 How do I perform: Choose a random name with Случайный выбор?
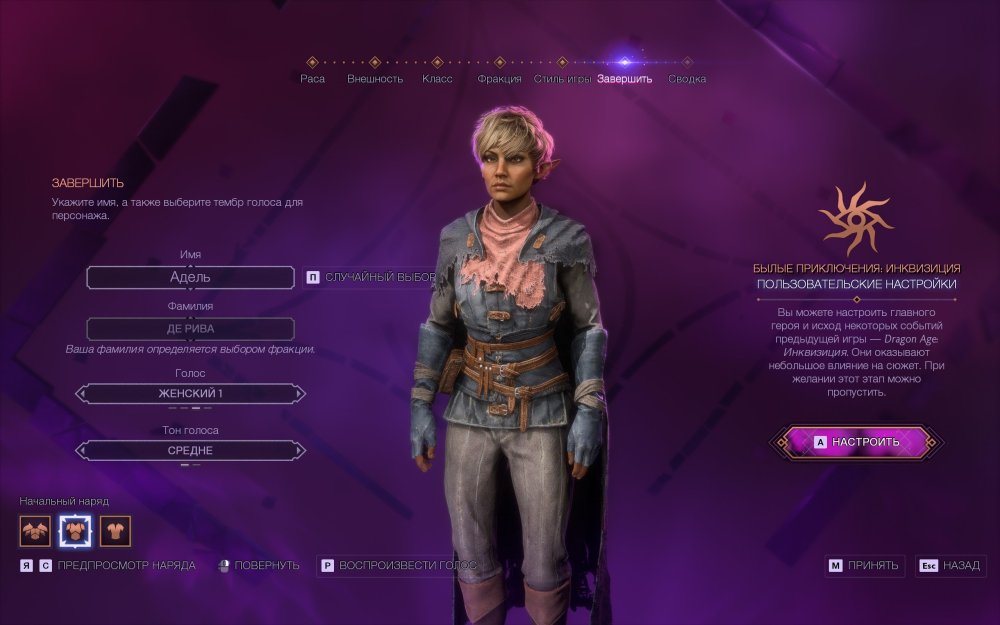click(372, 277)
